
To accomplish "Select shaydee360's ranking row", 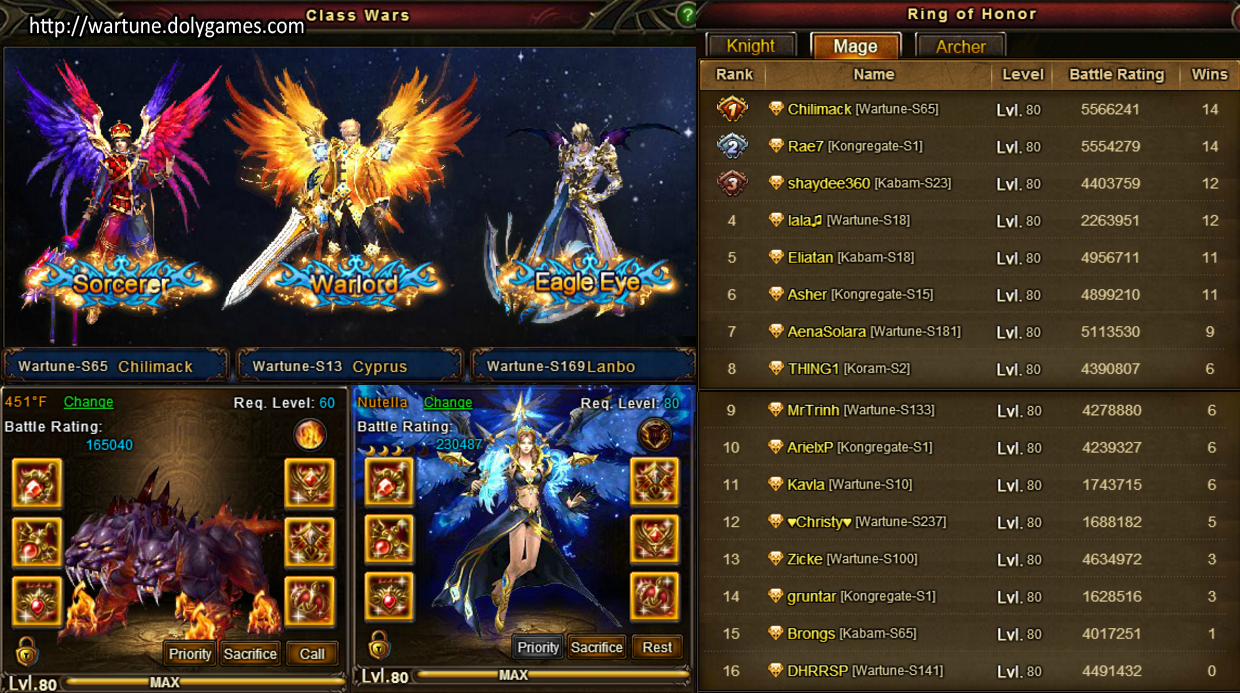I will pos(968,183).
